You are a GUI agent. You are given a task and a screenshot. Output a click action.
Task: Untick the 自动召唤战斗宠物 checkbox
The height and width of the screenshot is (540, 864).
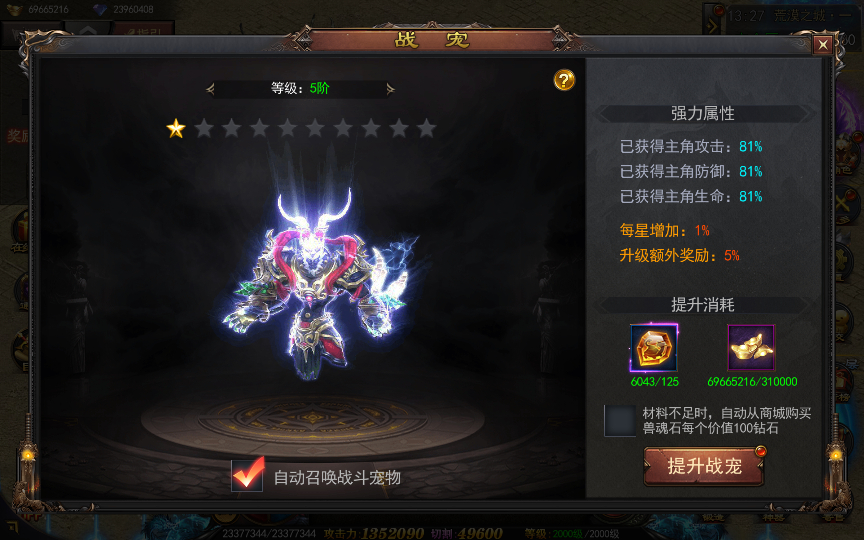coord(247,476)
